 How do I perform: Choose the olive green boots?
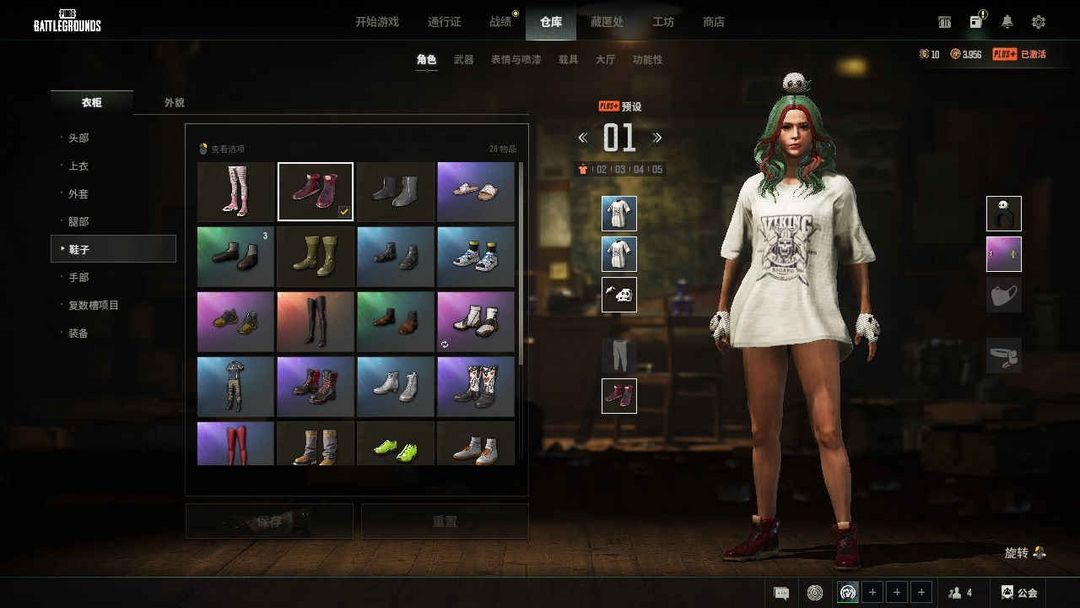point(315,257)
